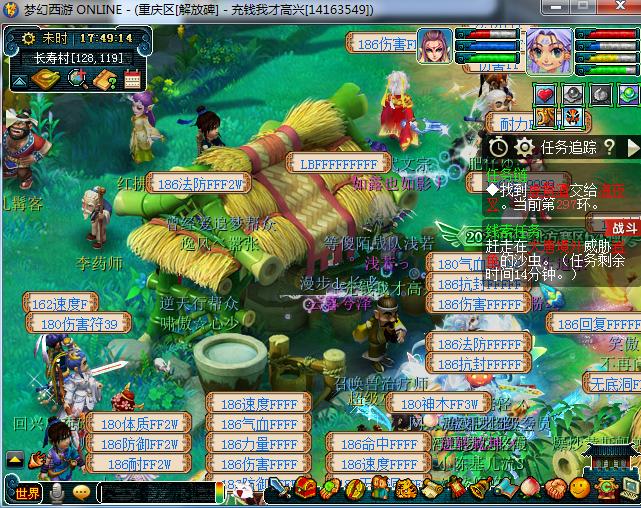Open the chat emoji speech bubble
This screenshot has height=508, width=641.
click(81, 492)
